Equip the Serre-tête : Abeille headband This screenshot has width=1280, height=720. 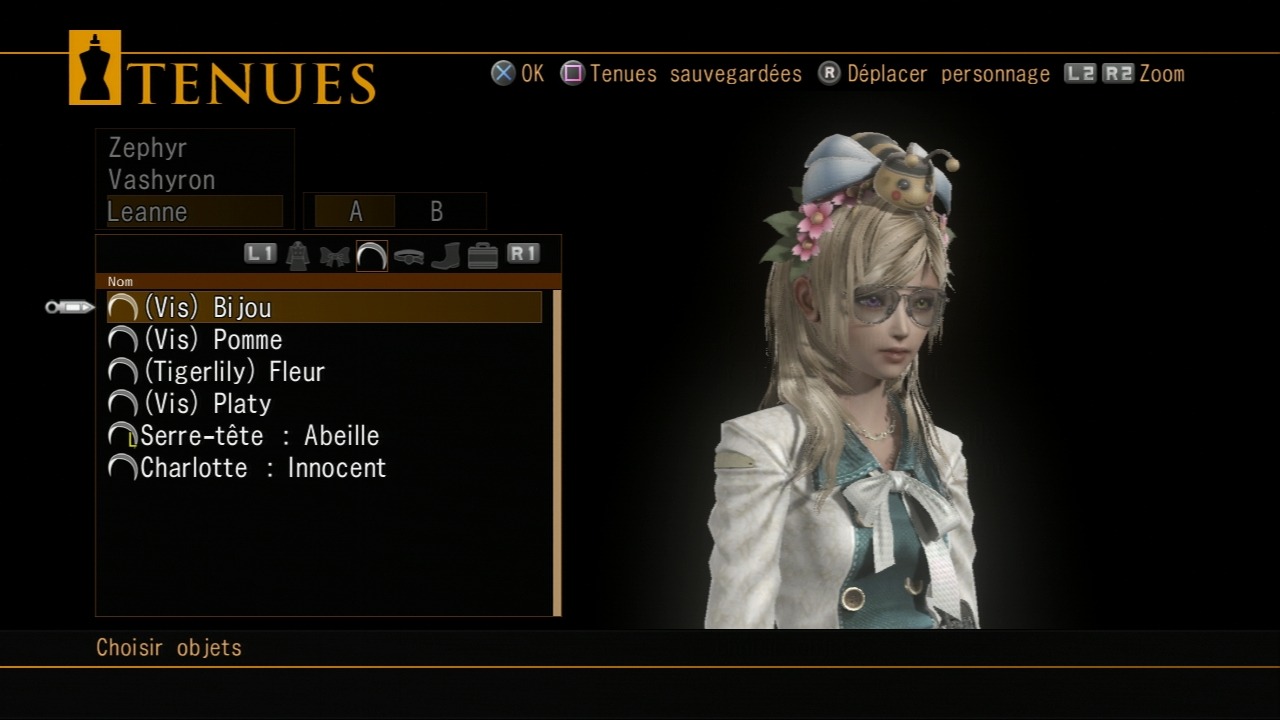260,436
